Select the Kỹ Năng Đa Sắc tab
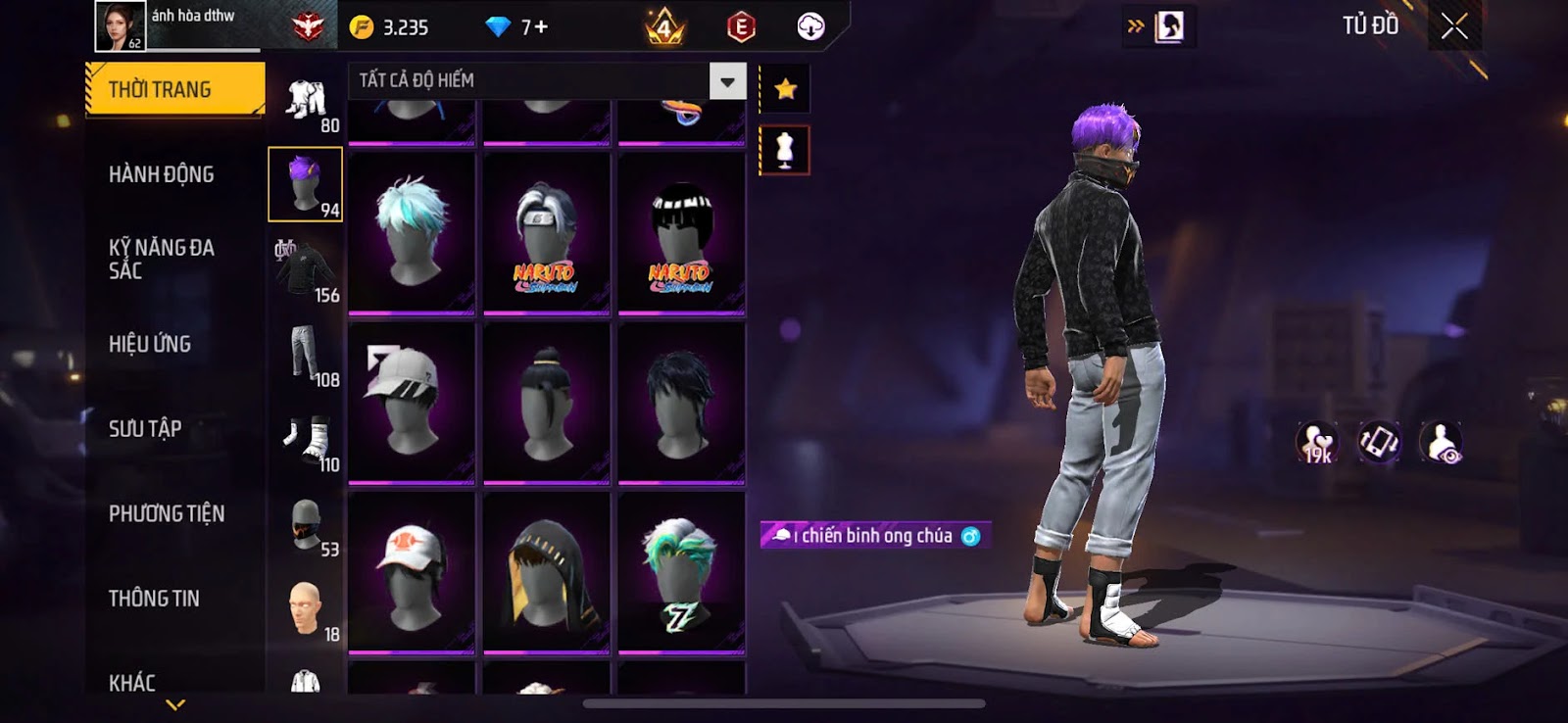This screenshot has width=1568, height=723. tap(162, 259)
